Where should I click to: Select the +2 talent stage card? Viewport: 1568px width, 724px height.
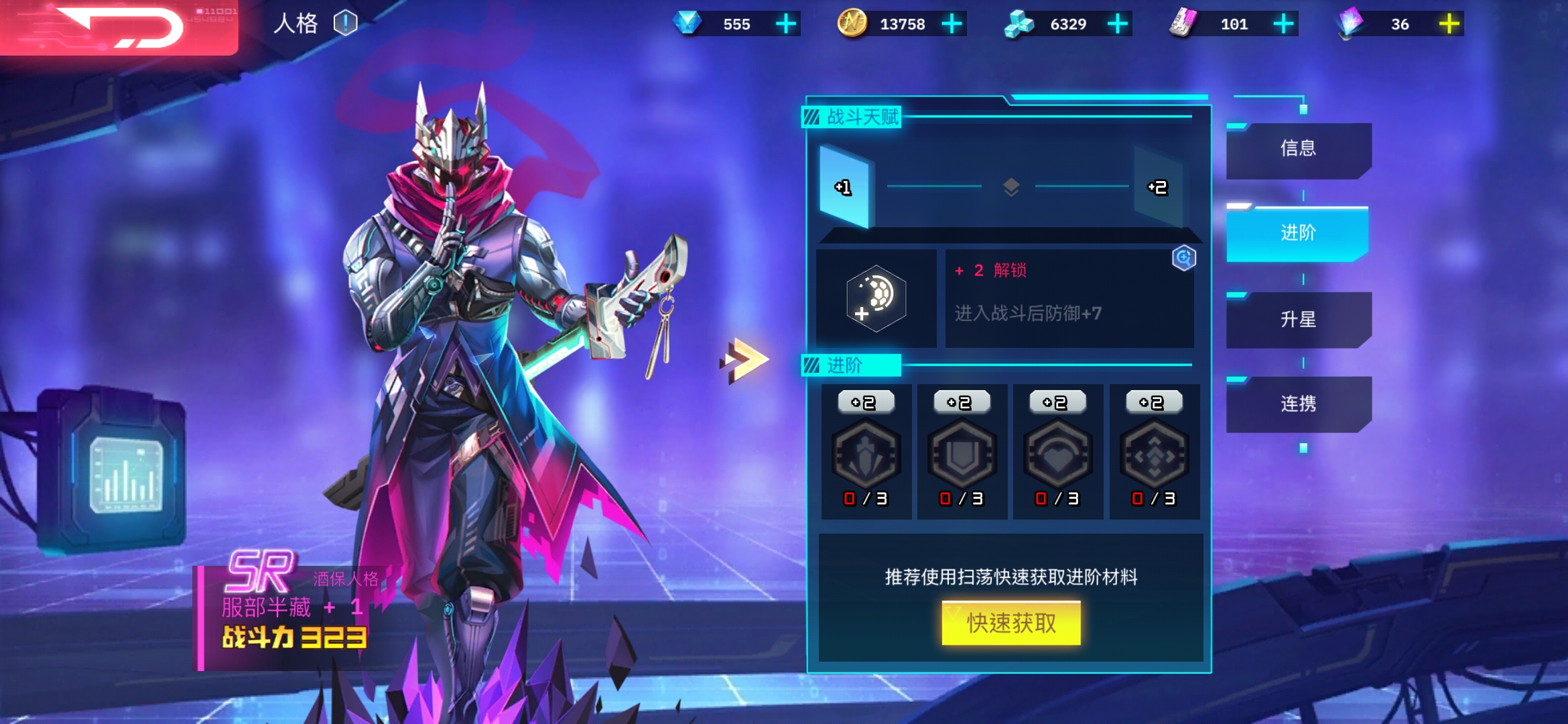tap(1158, 187)
